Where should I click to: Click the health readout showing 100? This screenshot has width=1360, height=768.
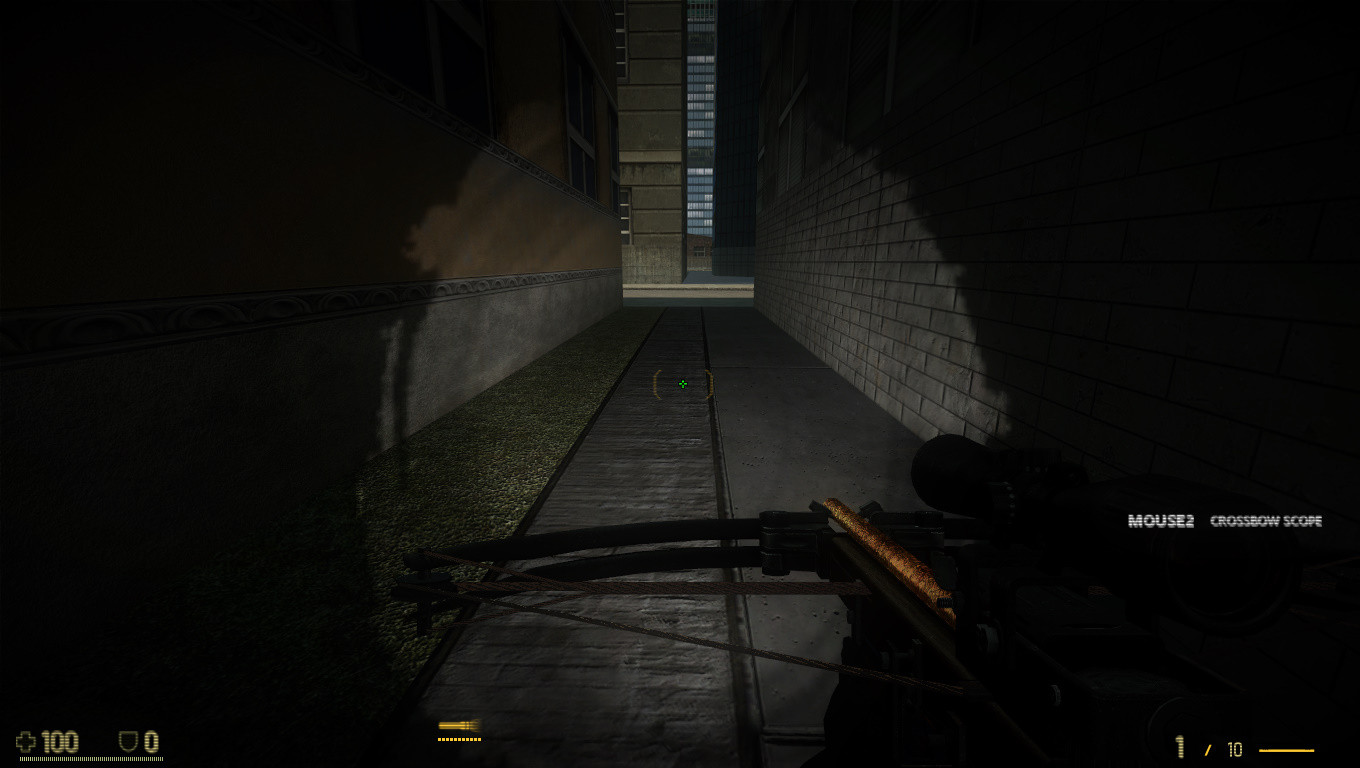62,742
